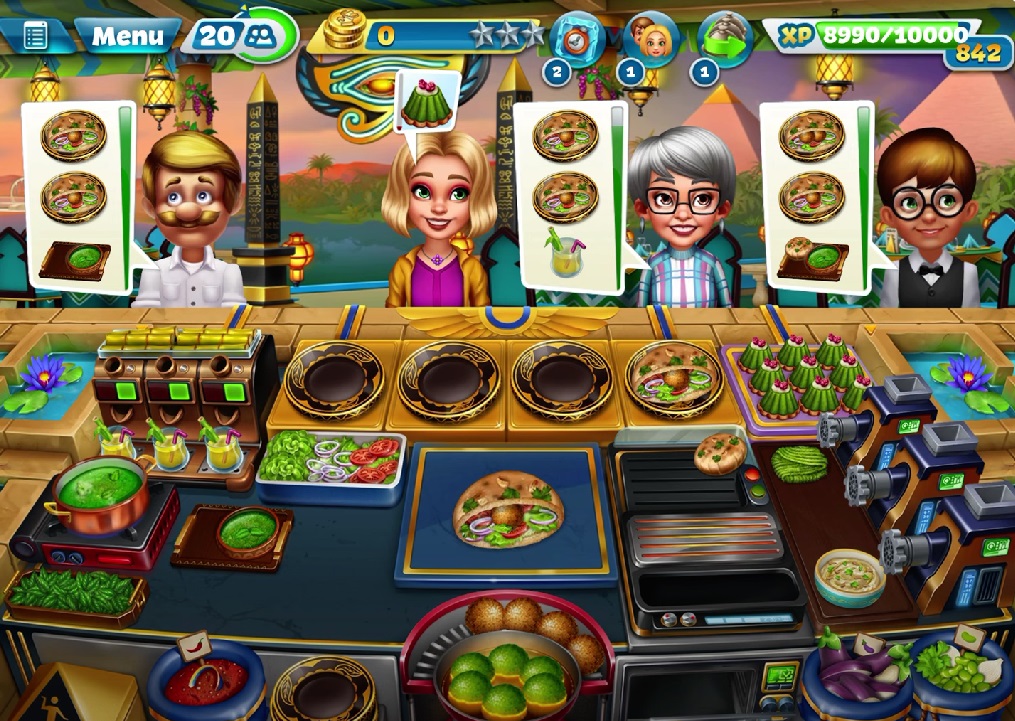The width and height of the screenshot is (1015, 721).
Task: Grab the green soup bowl on the wooden tray
Action: tap(245, 529)
